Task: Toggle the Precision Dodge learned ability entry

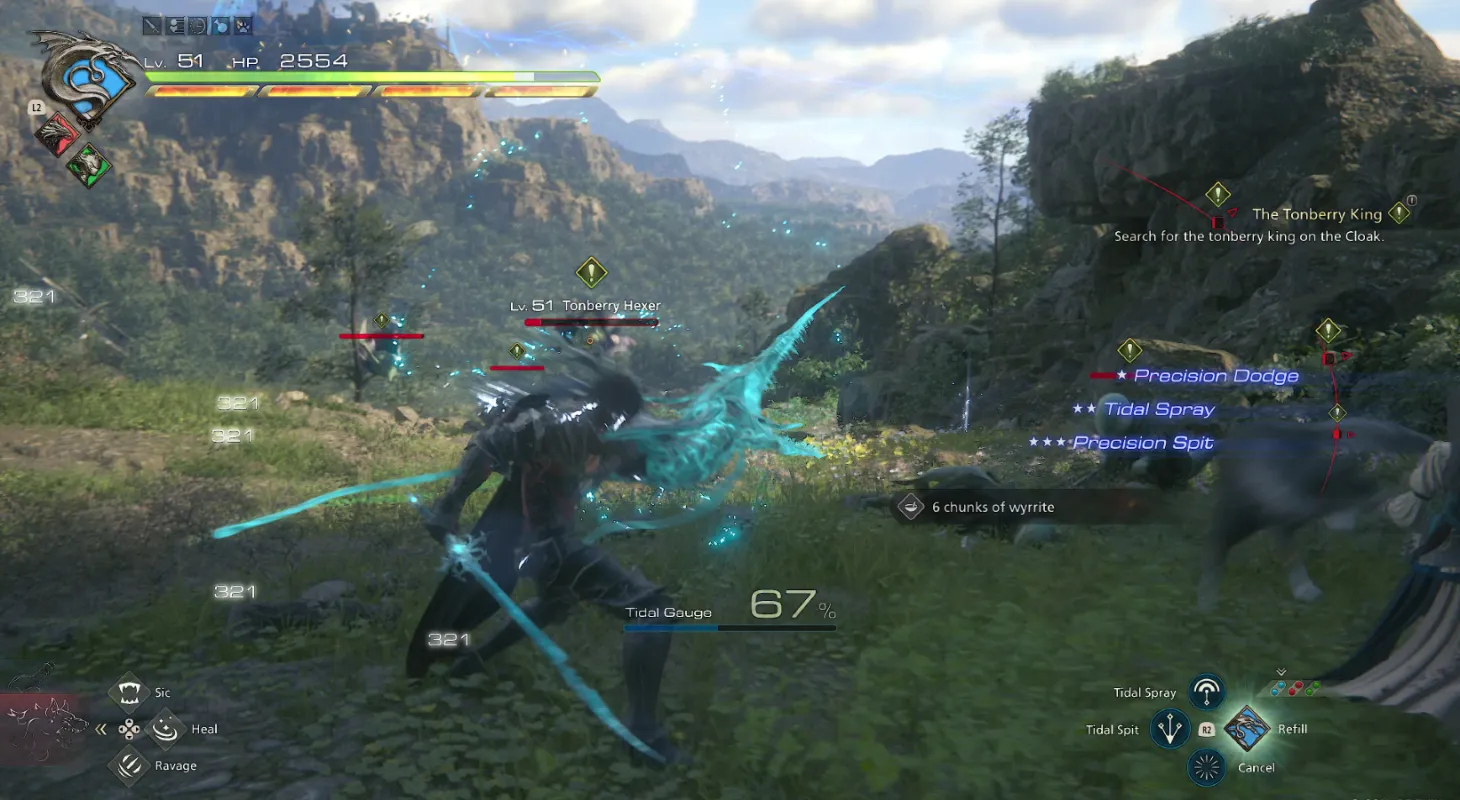Action: (x=1216, y=375)
